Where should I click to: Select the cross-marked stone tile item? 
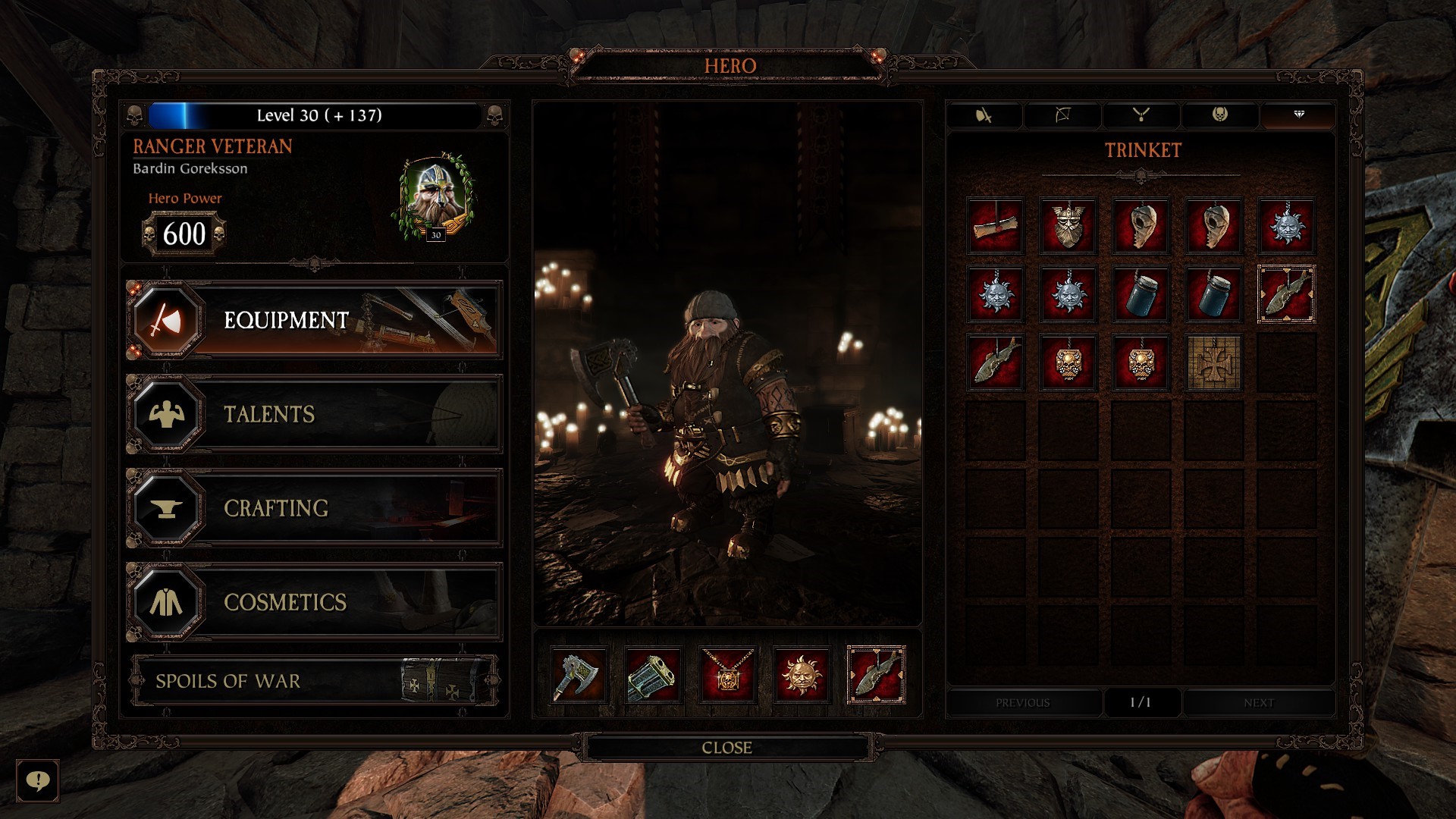1213,362
